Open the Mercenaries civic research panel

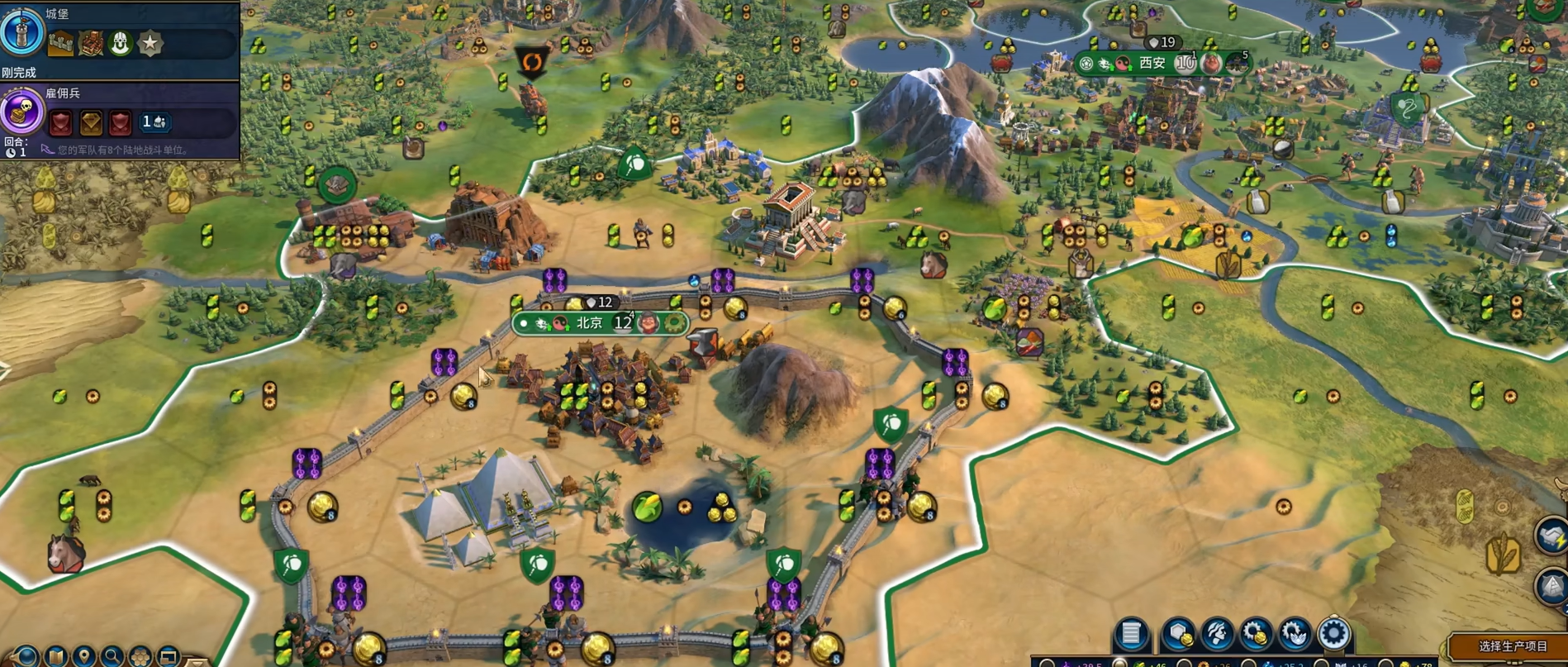[22, 112]
